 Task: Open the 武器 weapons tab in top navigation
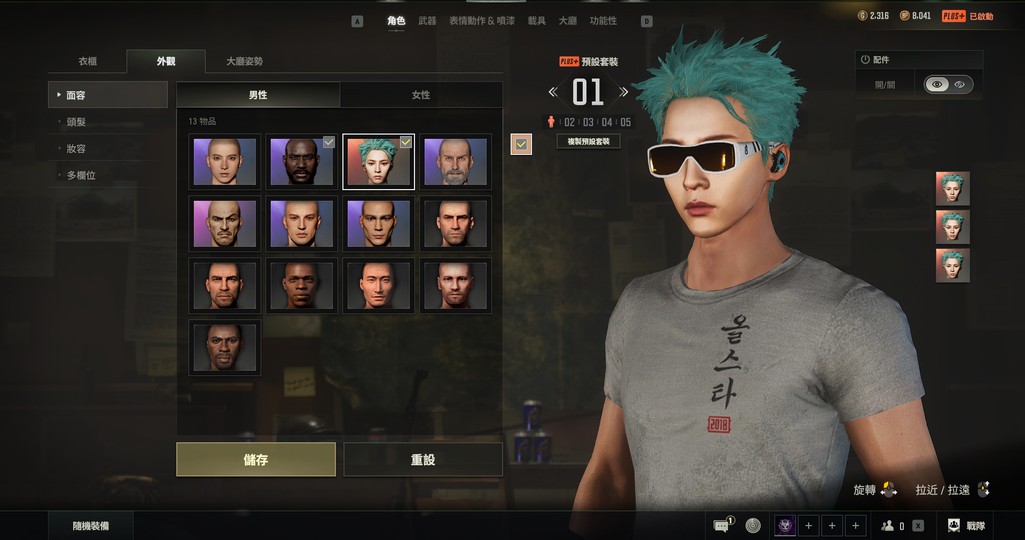pos(427,21)
